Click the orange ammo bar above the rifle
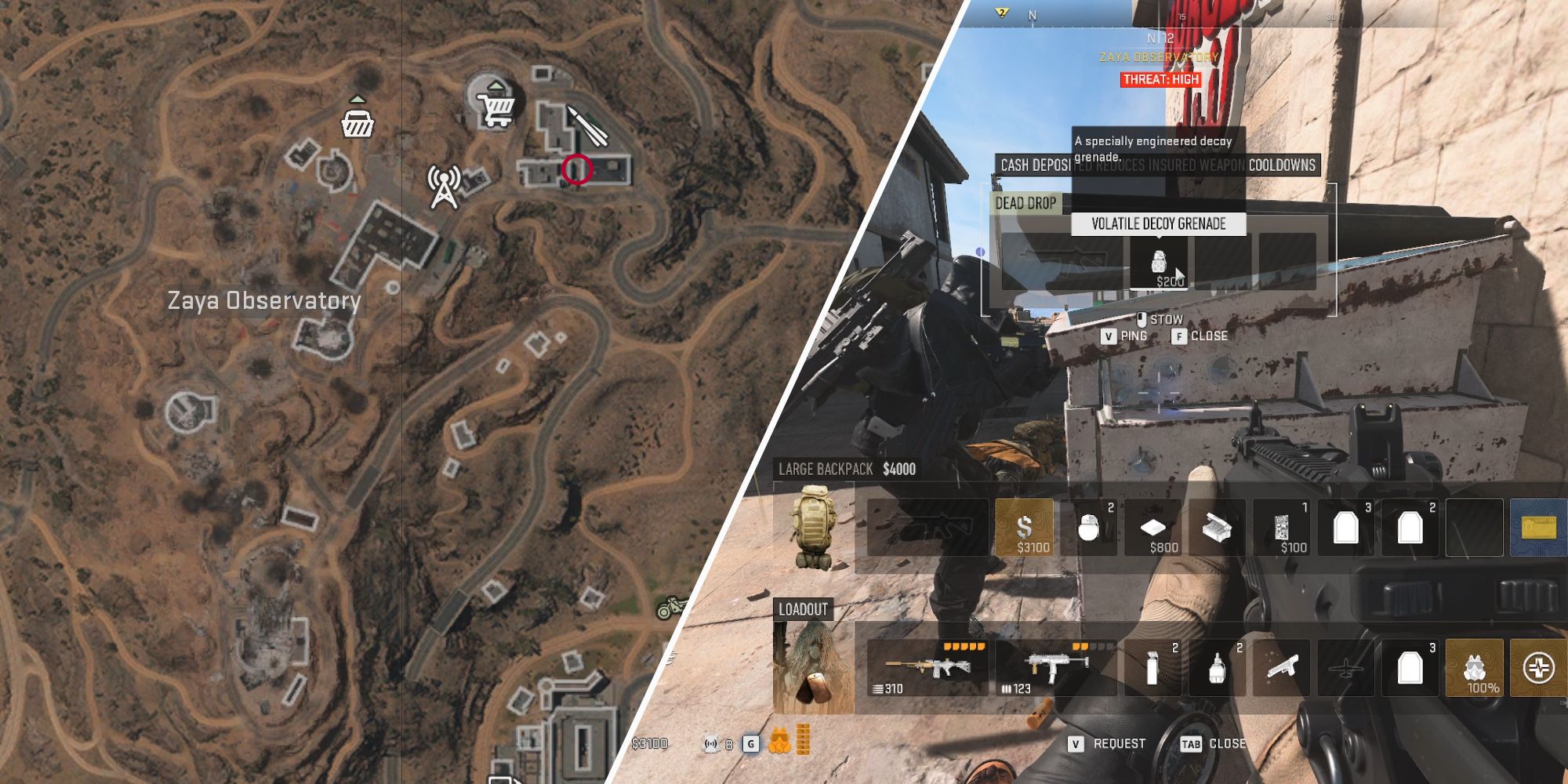This screenshot has width=1568, height=784. [x=965, y=648]
